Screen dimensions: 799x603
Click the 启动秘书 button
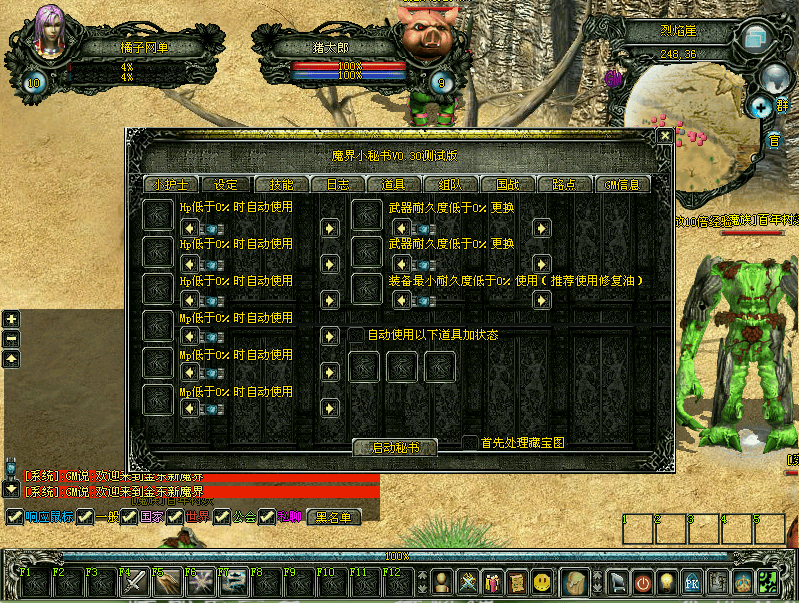[397, 448]
